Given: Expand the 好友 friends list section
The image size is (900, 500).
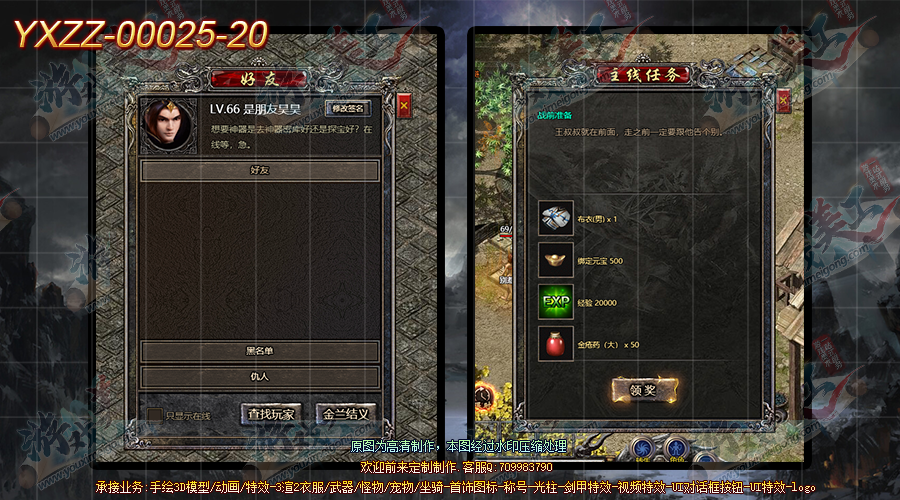Looking at the screenshot, I should (x=259, y=171).
